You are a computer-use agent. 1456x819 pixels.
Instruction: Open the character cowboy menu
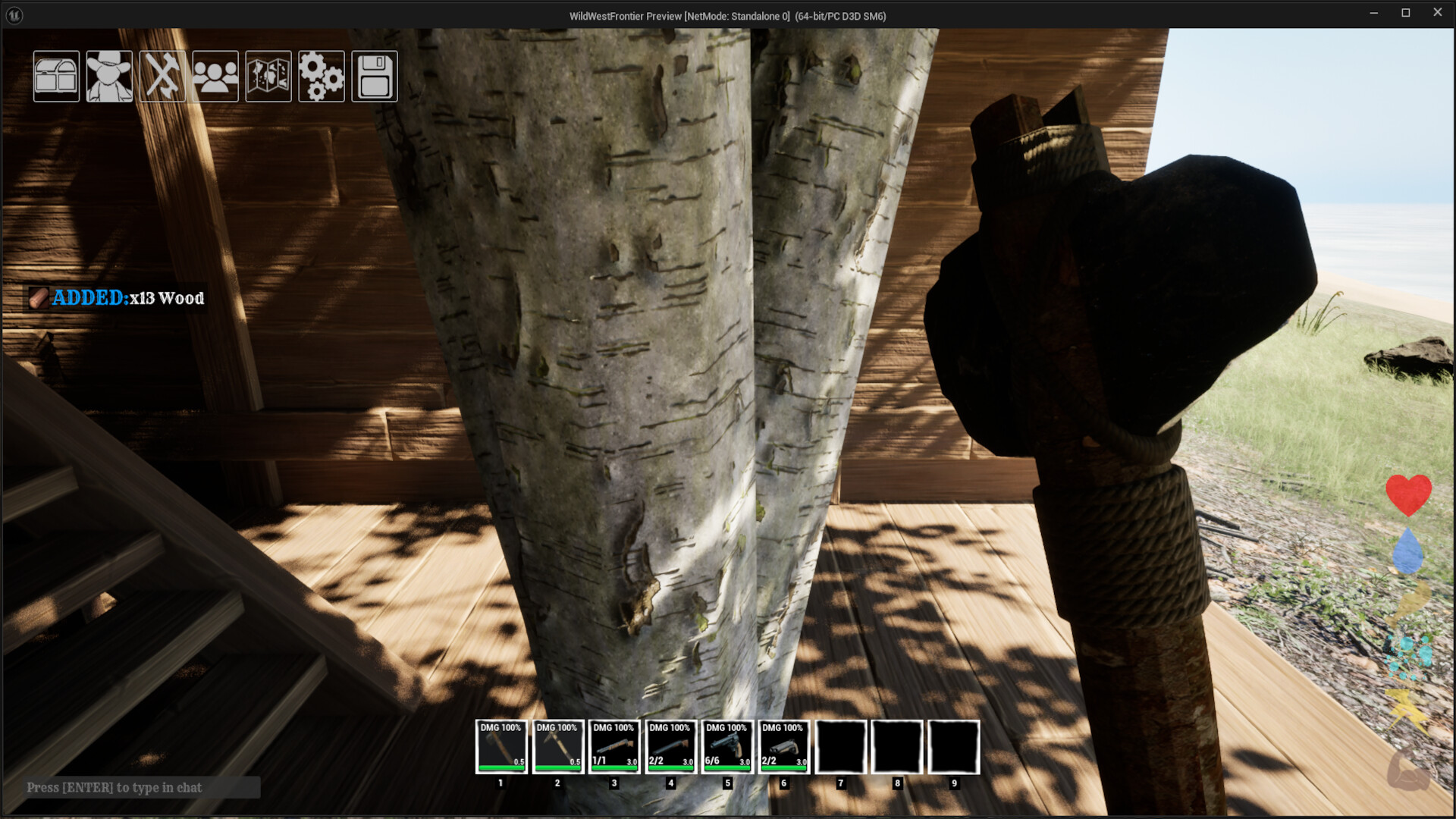(x=109, y=76)
